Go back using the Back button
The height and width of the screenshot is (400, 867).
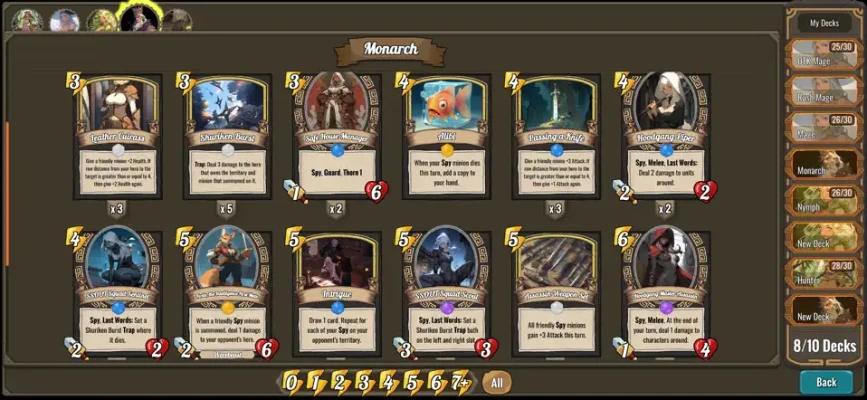coord(826,382)
